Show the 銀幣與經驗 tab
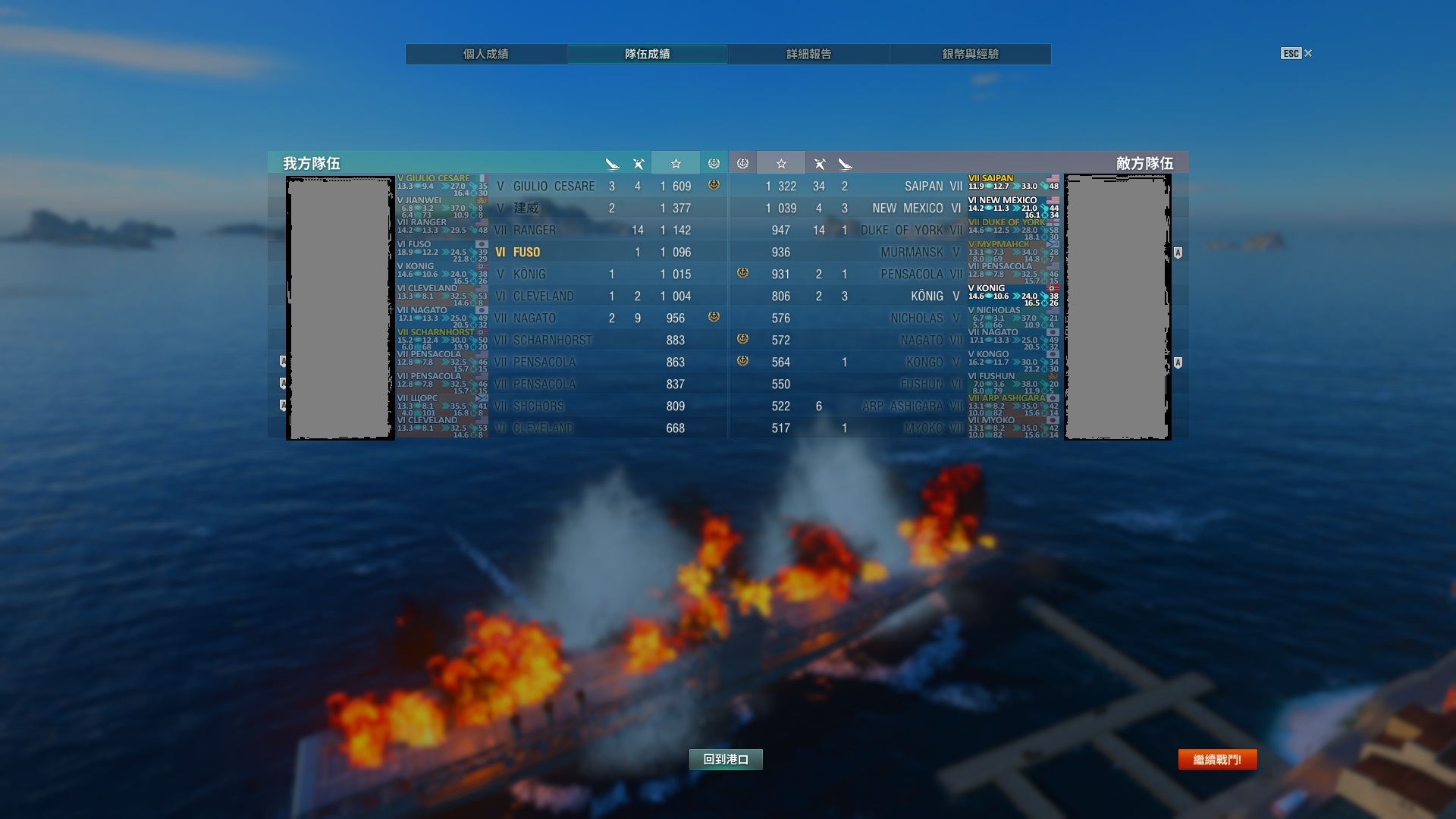The image size is (1456, 819). point(970,54)
